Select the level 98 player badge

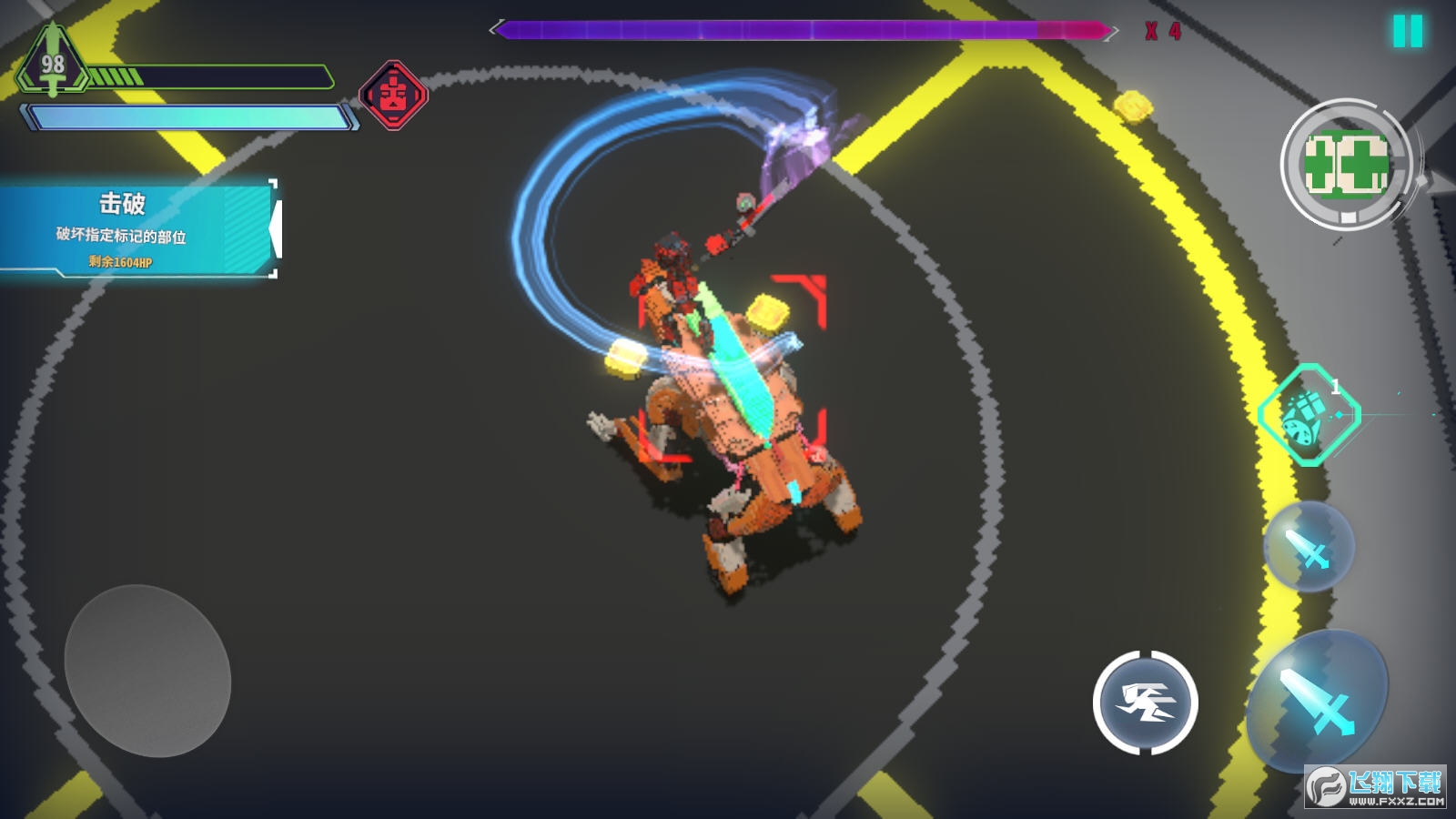coord(53,66)
